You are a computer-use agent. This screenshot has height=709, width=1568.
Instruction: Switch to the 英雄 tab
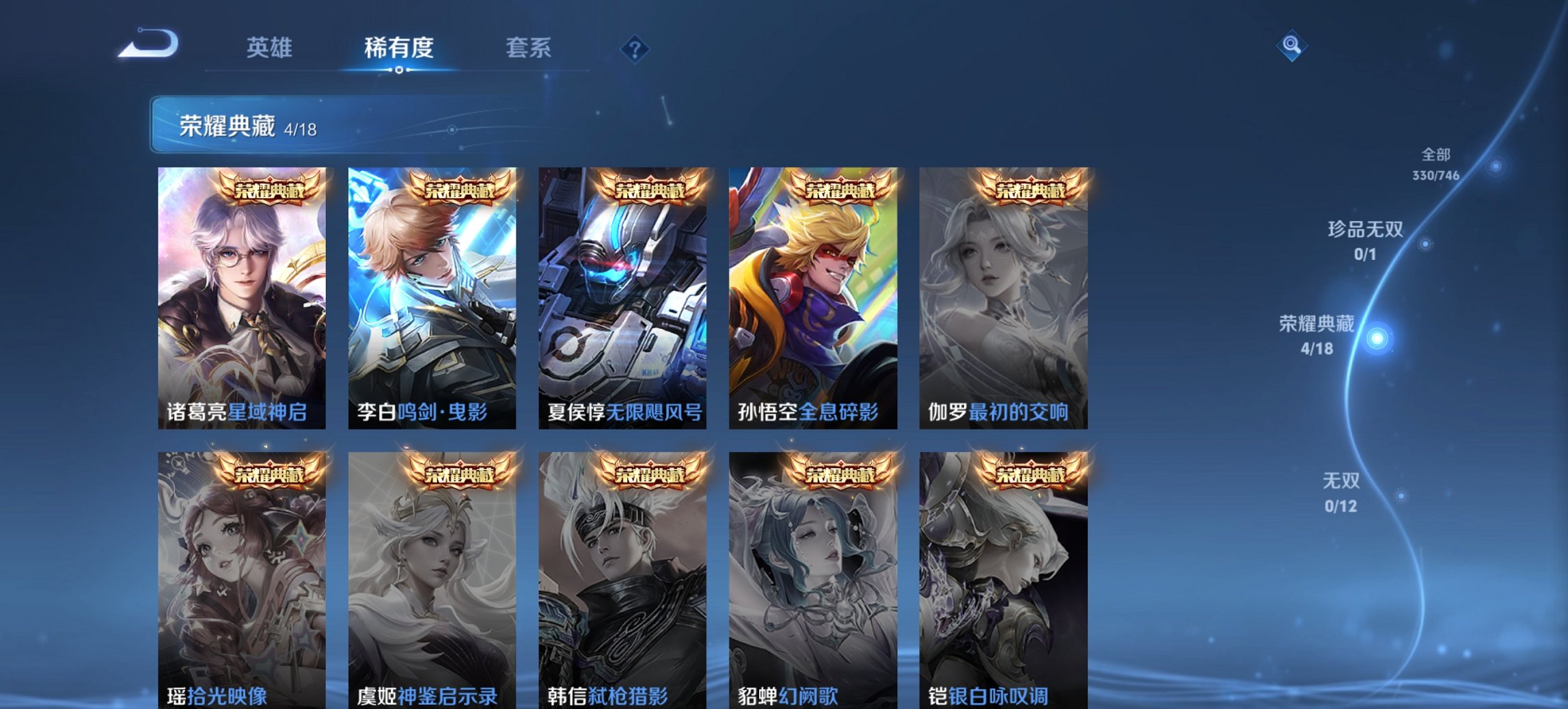click(x=272, y=48)
